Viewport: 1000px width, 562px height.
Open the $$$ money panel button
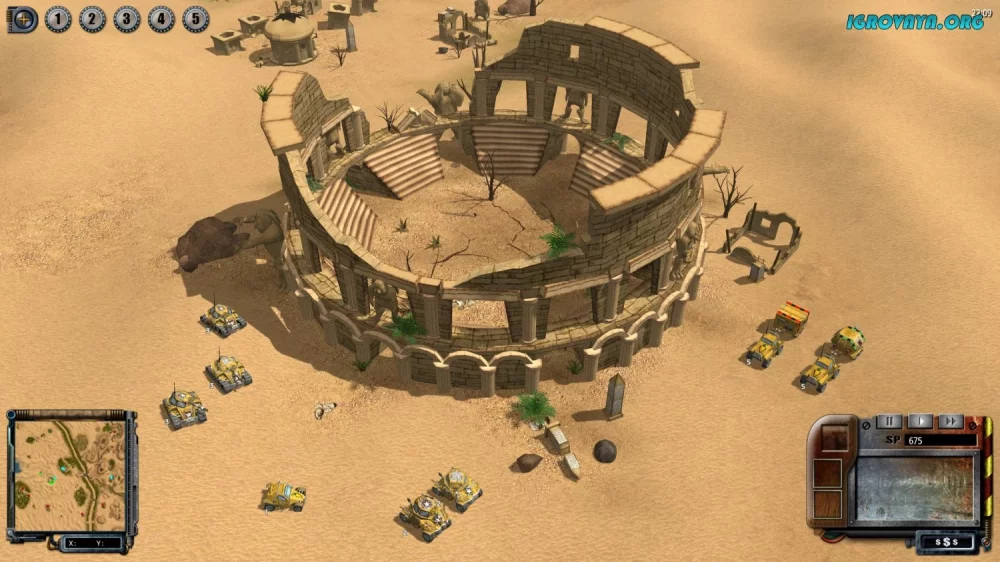click(x=942, y=541)
